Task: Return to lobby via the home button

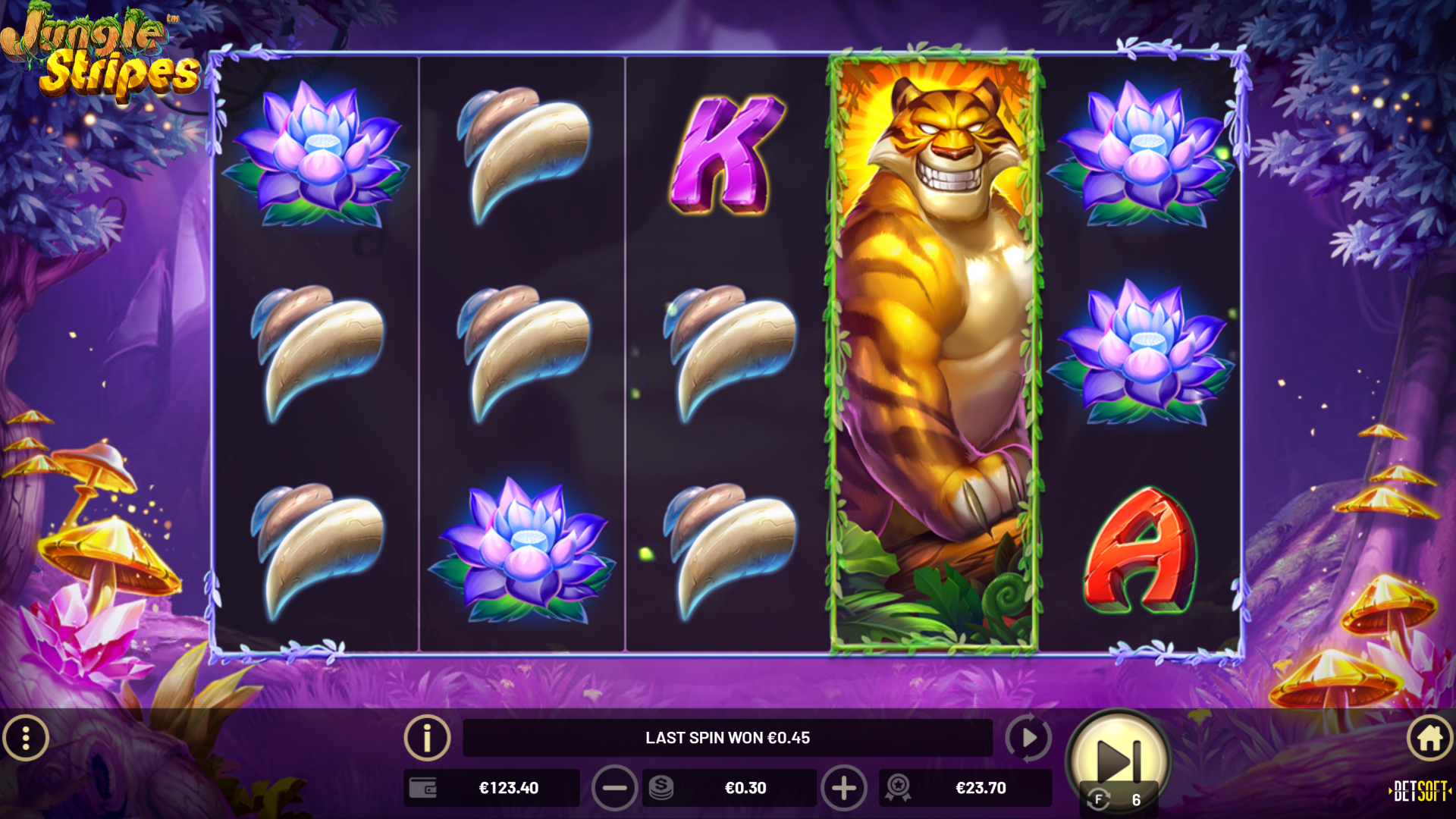Action: (x=1429, y=738)
